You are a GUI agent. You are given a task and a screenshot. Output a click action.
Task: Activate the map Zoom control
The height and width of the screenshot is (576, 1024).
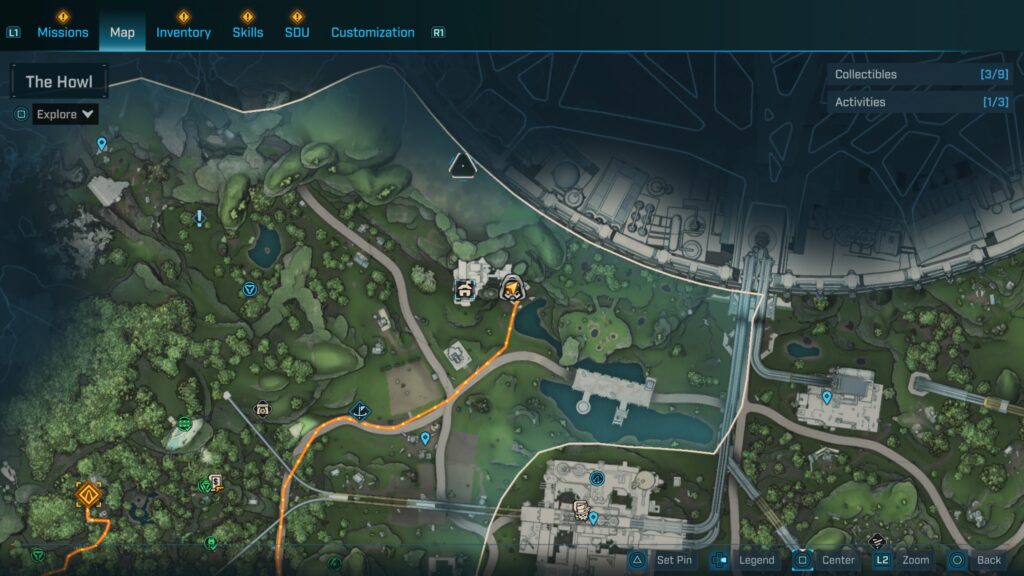pyautogui.click(x=903, y=560)
